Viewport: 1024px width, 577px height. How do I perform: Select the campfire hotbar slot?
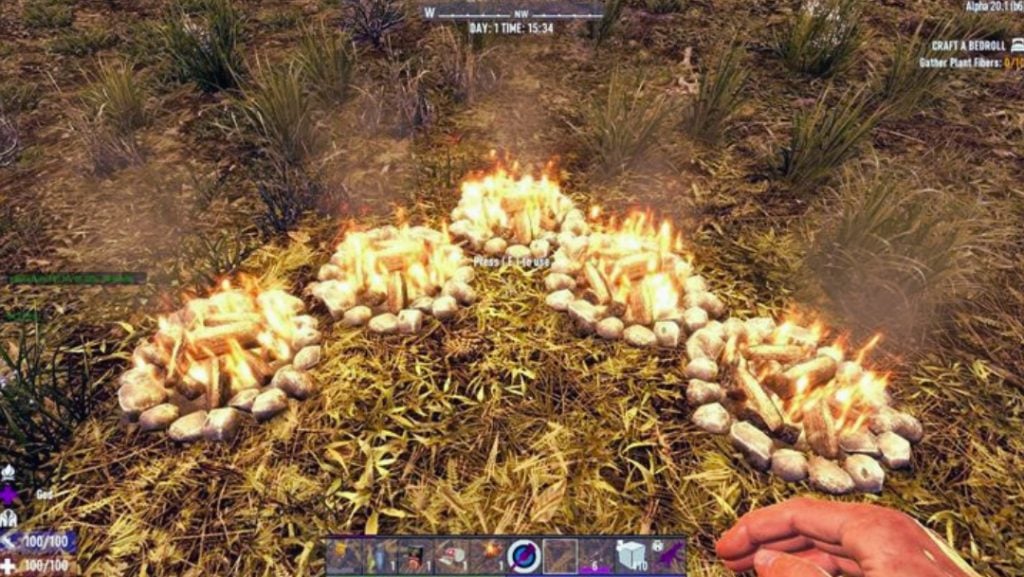pos(489,555)
